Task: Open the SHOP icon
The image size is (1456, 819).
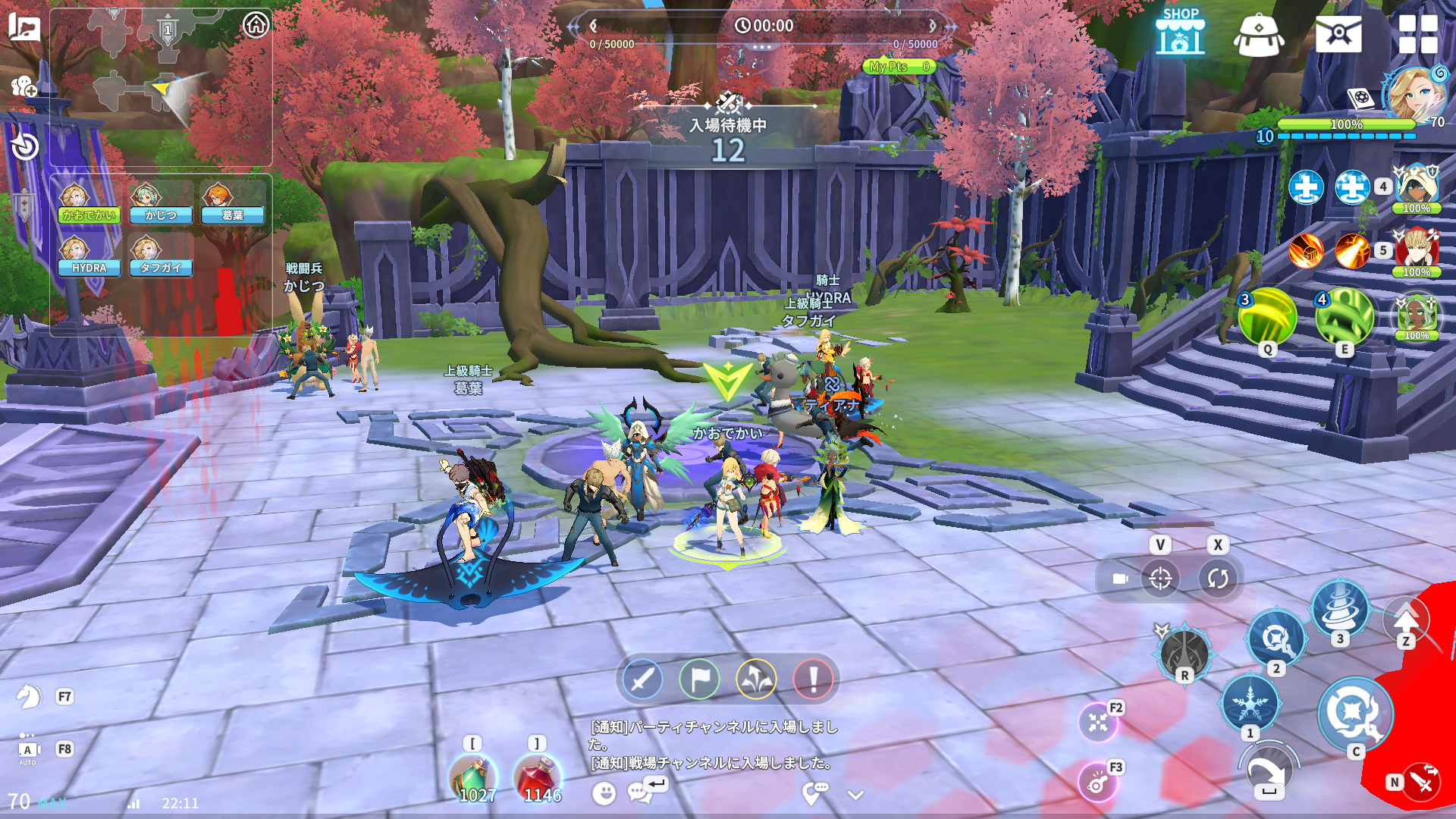Action: (x=1180, y=33)
